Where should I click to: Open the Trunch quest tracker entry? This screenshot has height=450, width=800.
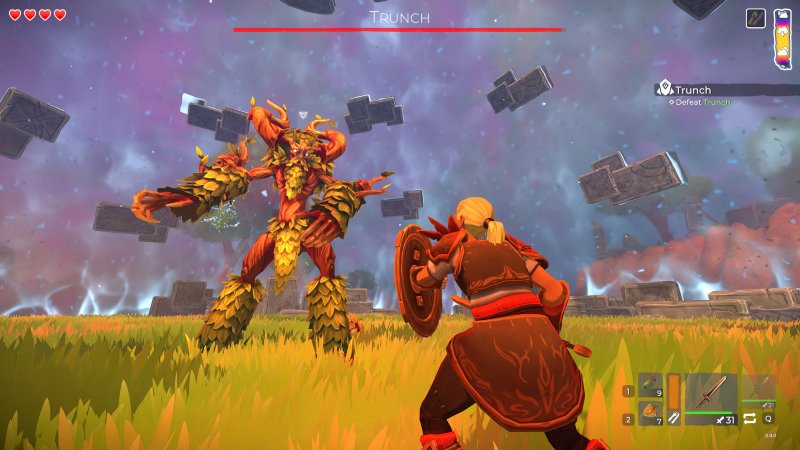692,90
